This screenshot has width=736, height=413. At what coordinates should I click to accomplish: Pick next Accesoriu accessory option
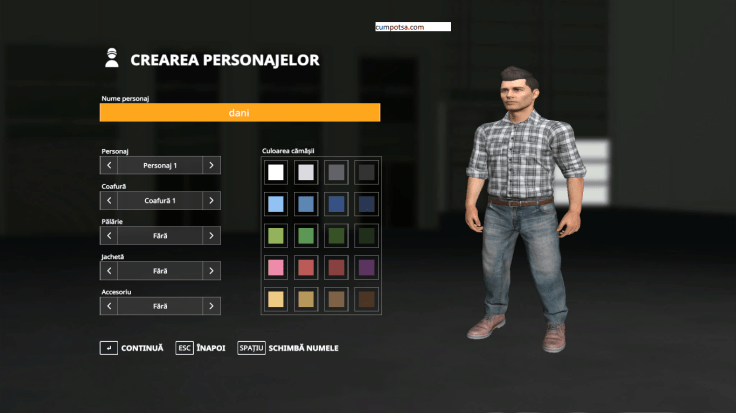pyautogui.click(x=211, y=306)
